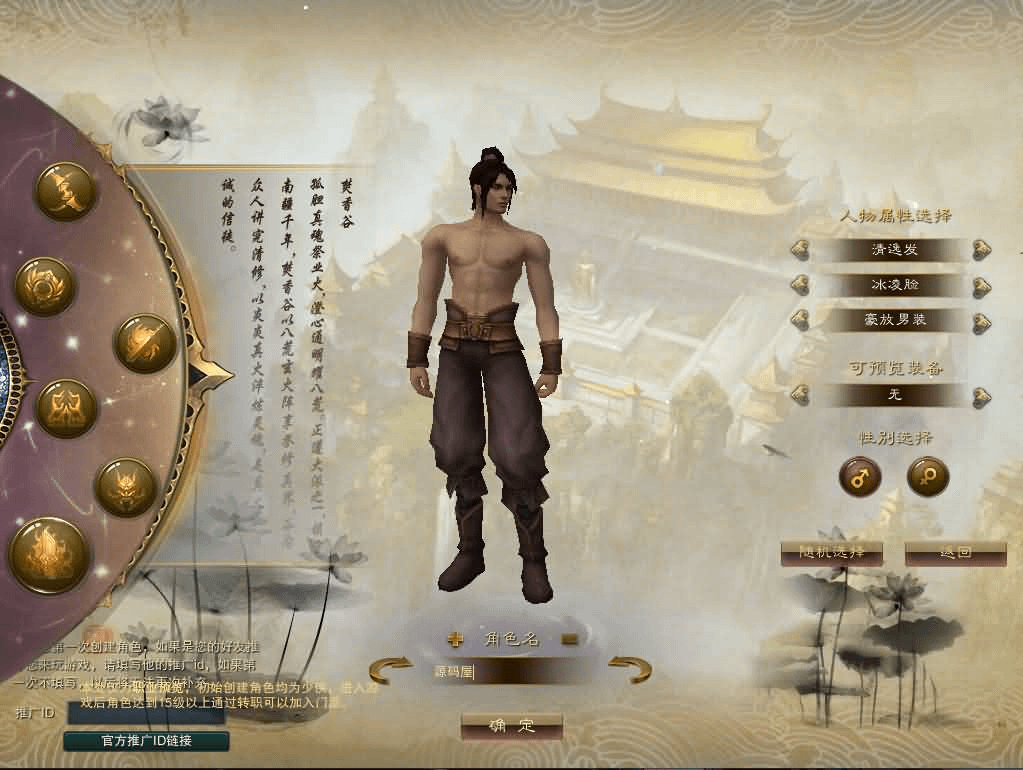Switch to next hairstyle after 清逸发

point(981,250)
